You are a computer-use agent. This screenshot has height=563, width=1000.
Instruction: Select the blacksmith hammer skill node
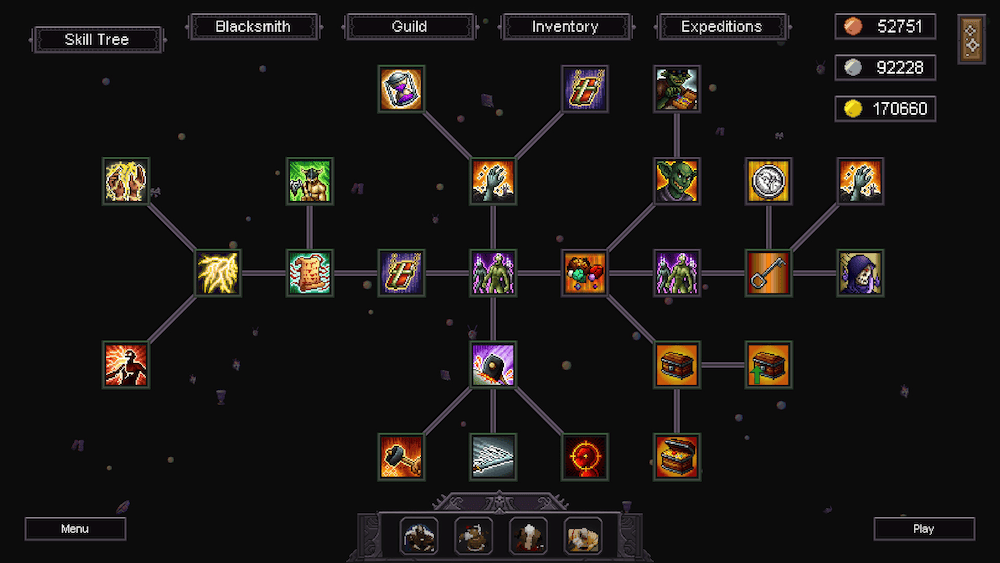(x=401, y=457)
